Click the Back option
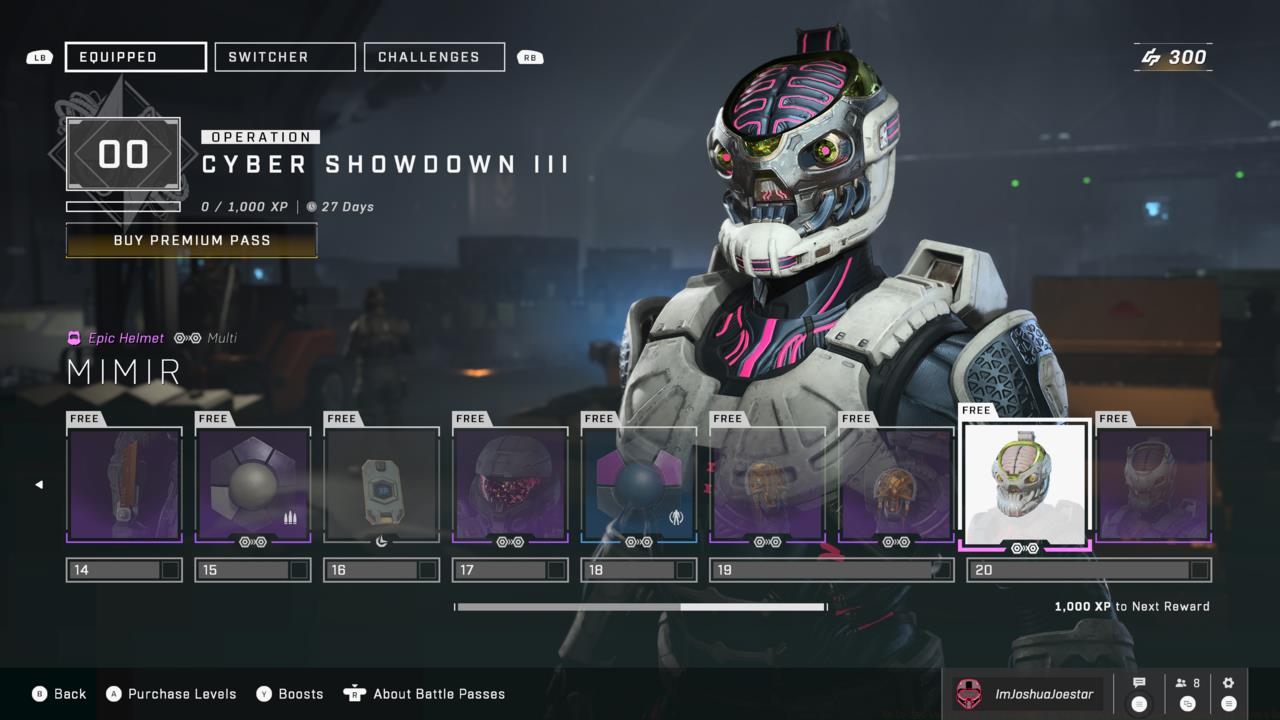 pos(60,694)
